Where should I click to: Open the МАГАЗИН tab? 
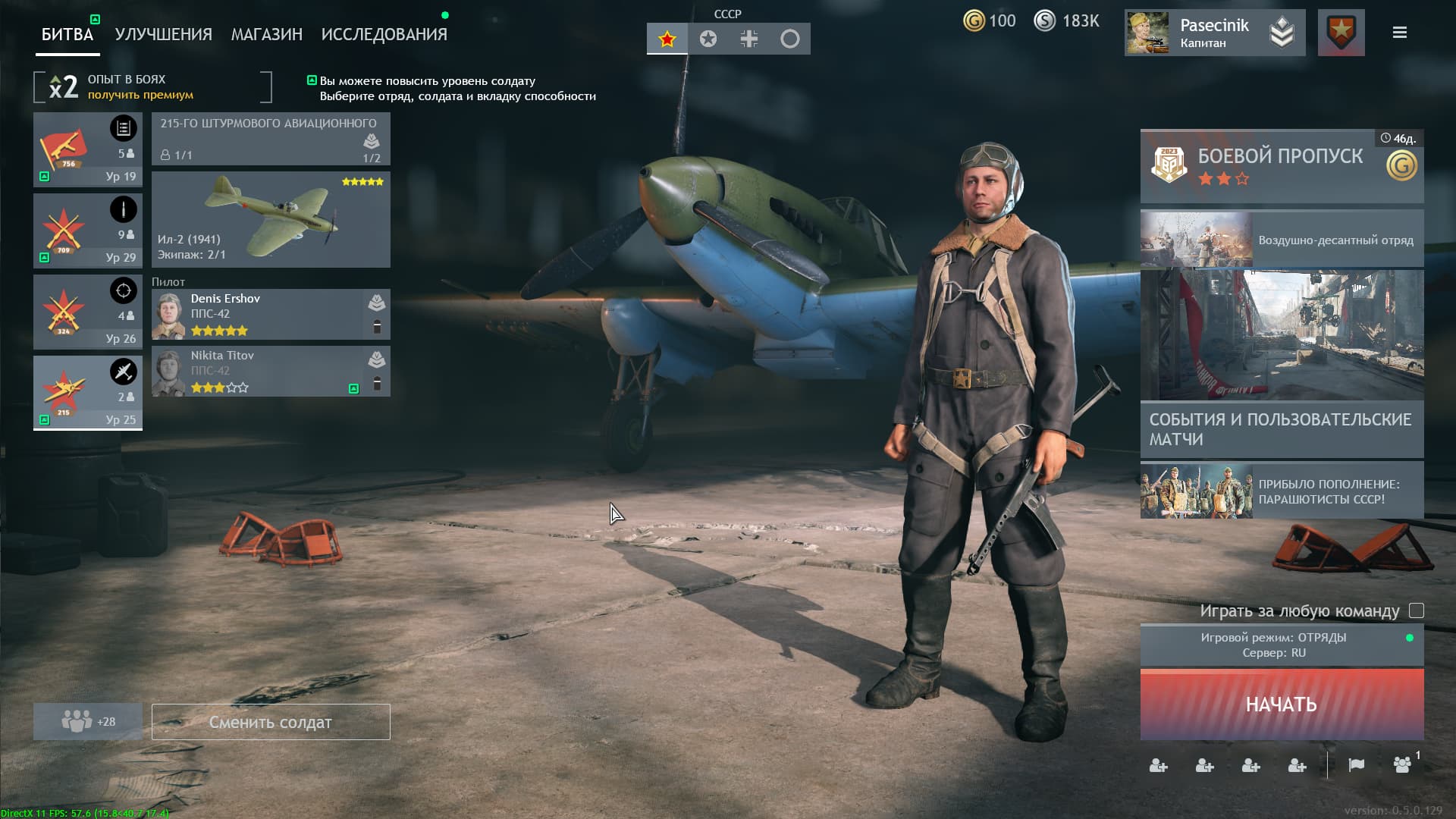point(266,34)
